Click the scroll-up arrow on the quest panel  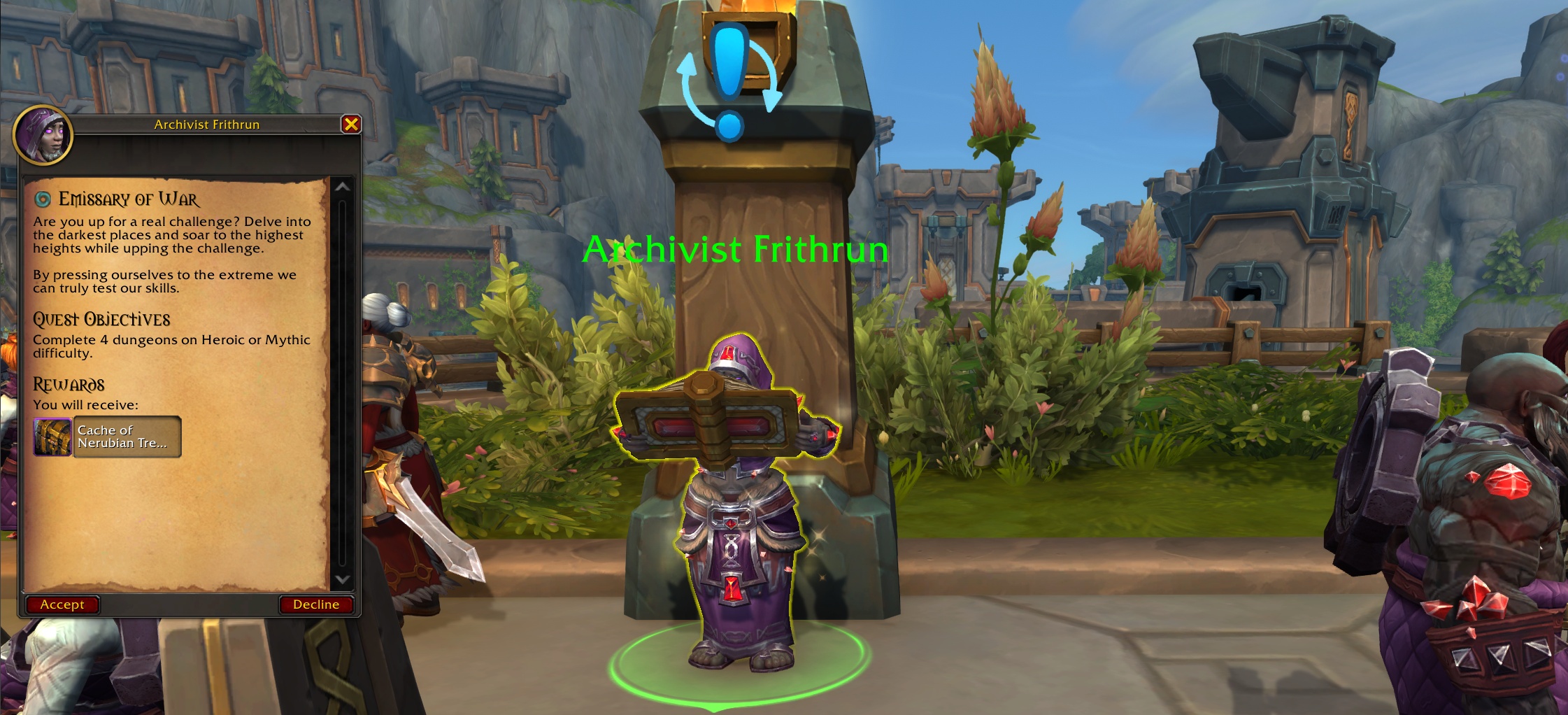click(x=342, y=187)
